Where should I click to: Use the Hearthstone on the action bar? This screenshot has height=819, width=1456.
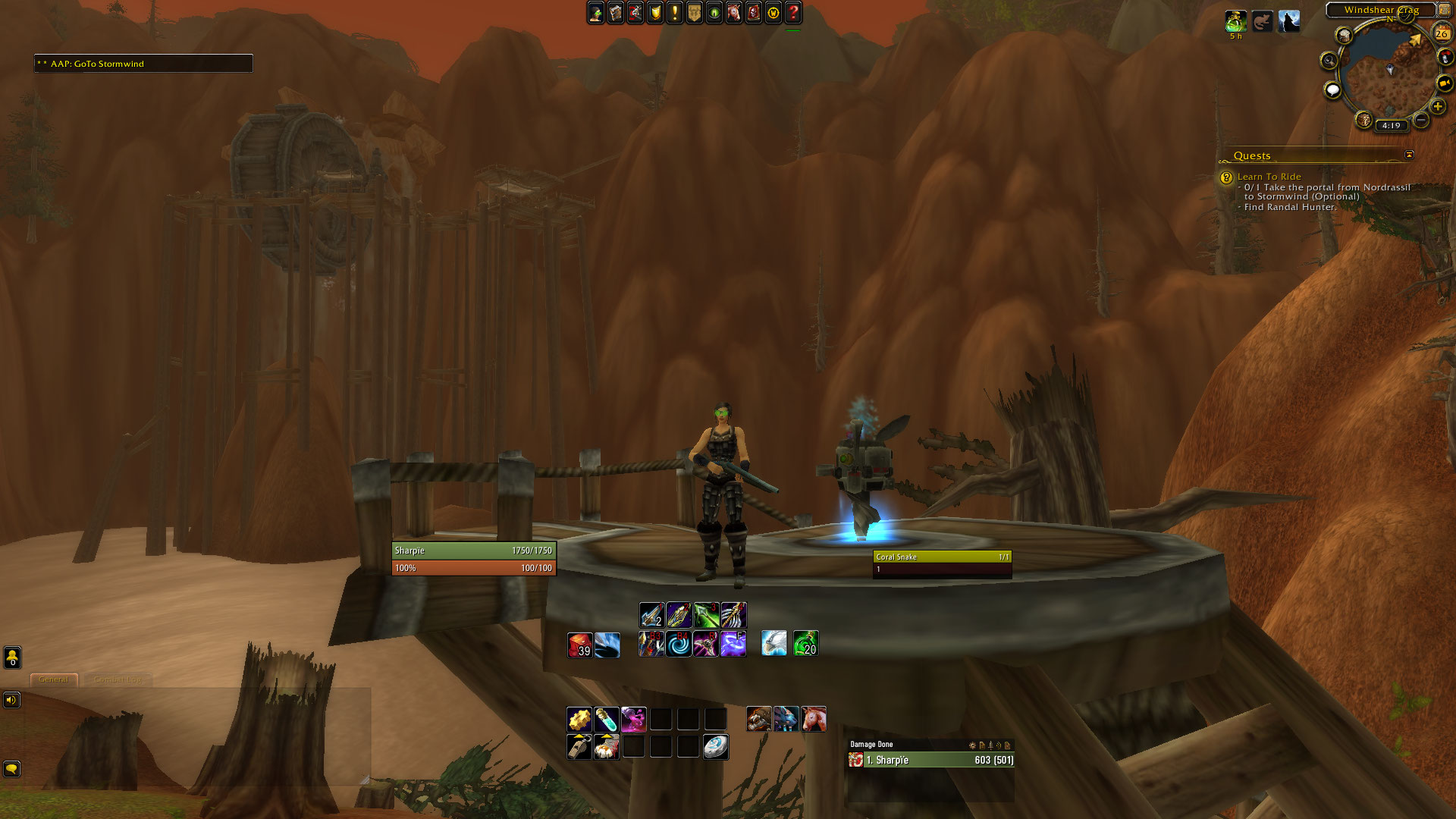pyautogui.click(x=716, y=747)
